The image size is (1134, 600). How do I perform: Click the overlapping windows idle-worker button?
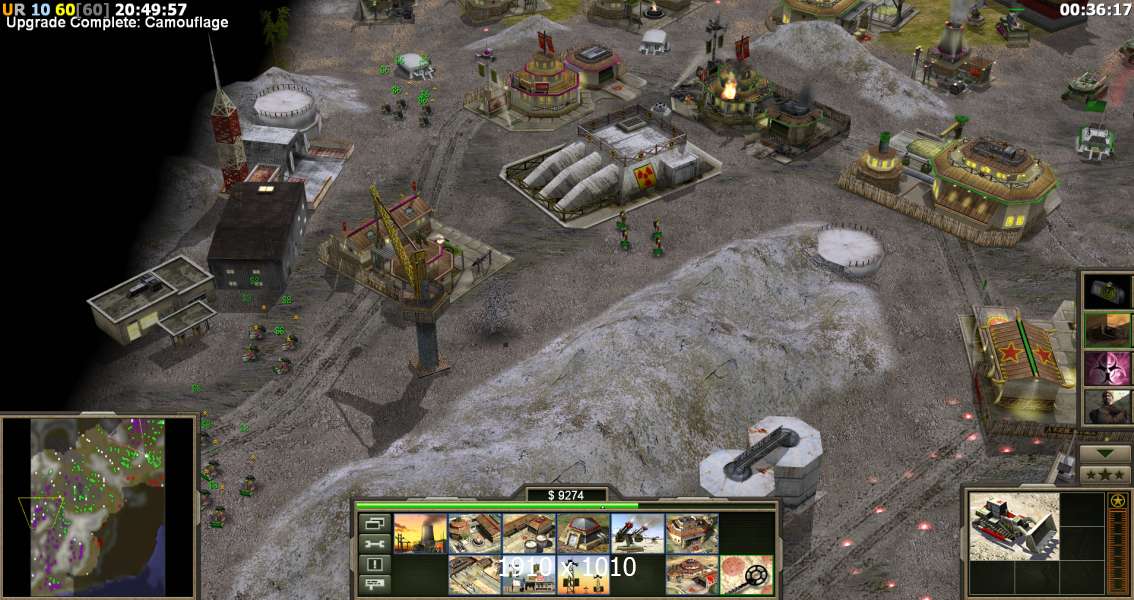point(375,523)
